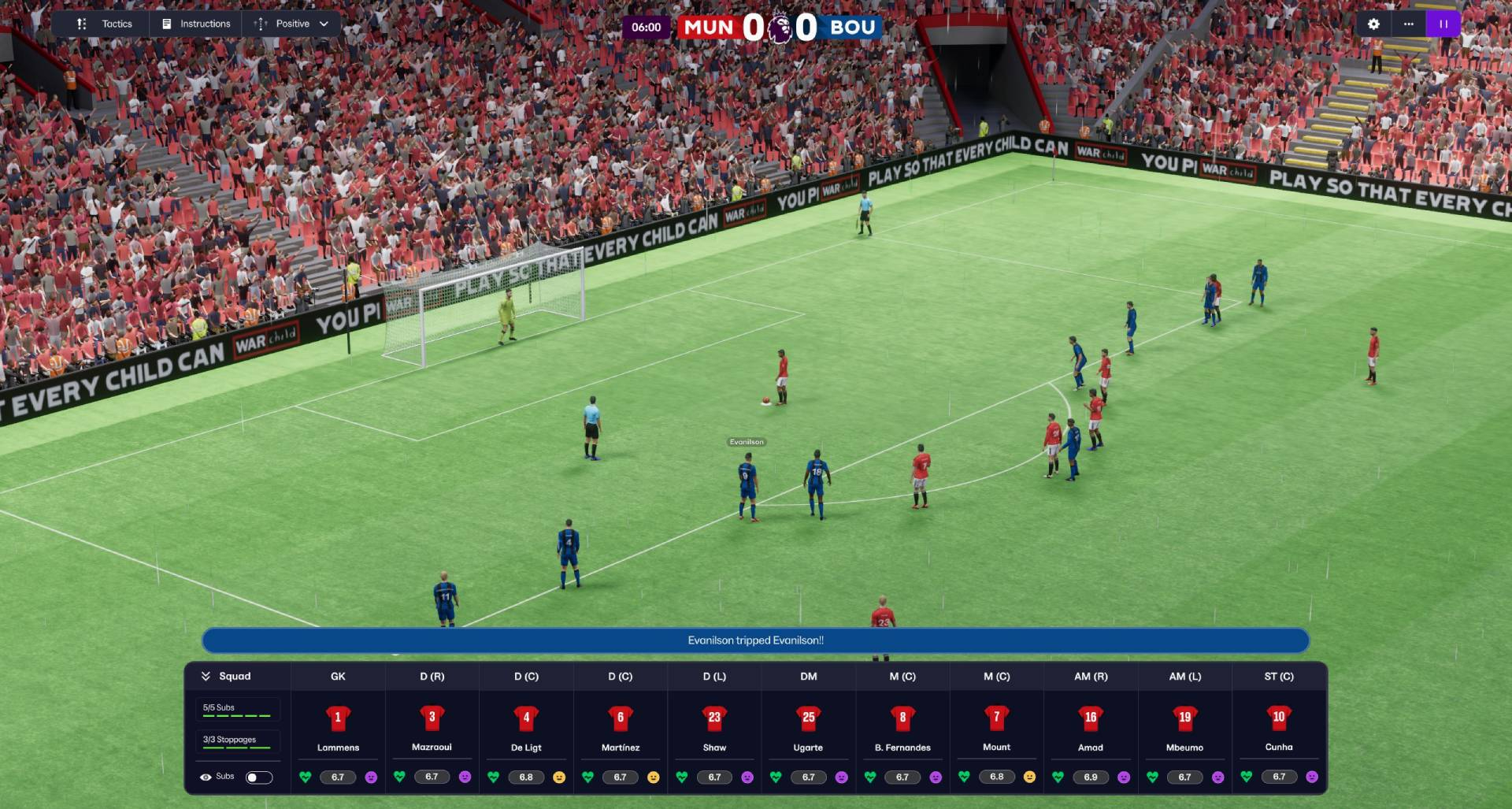Click the Evanilson tripped Evanilson notification bar
Image resolution: width=1512 pixels, height=809 pixels.
pyautogui.click(x=754, y=640)
